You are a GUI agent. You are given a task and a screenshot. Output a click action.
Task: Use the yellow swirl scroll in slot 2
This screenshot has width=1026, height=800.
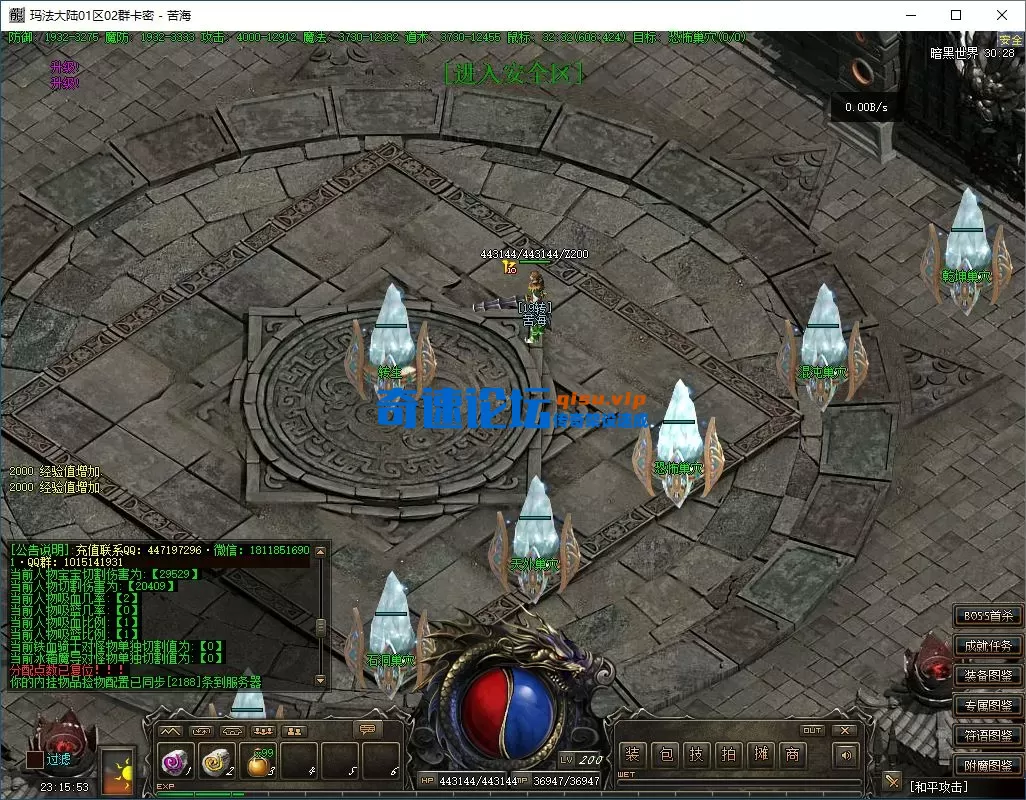click(x=214, y=763)
